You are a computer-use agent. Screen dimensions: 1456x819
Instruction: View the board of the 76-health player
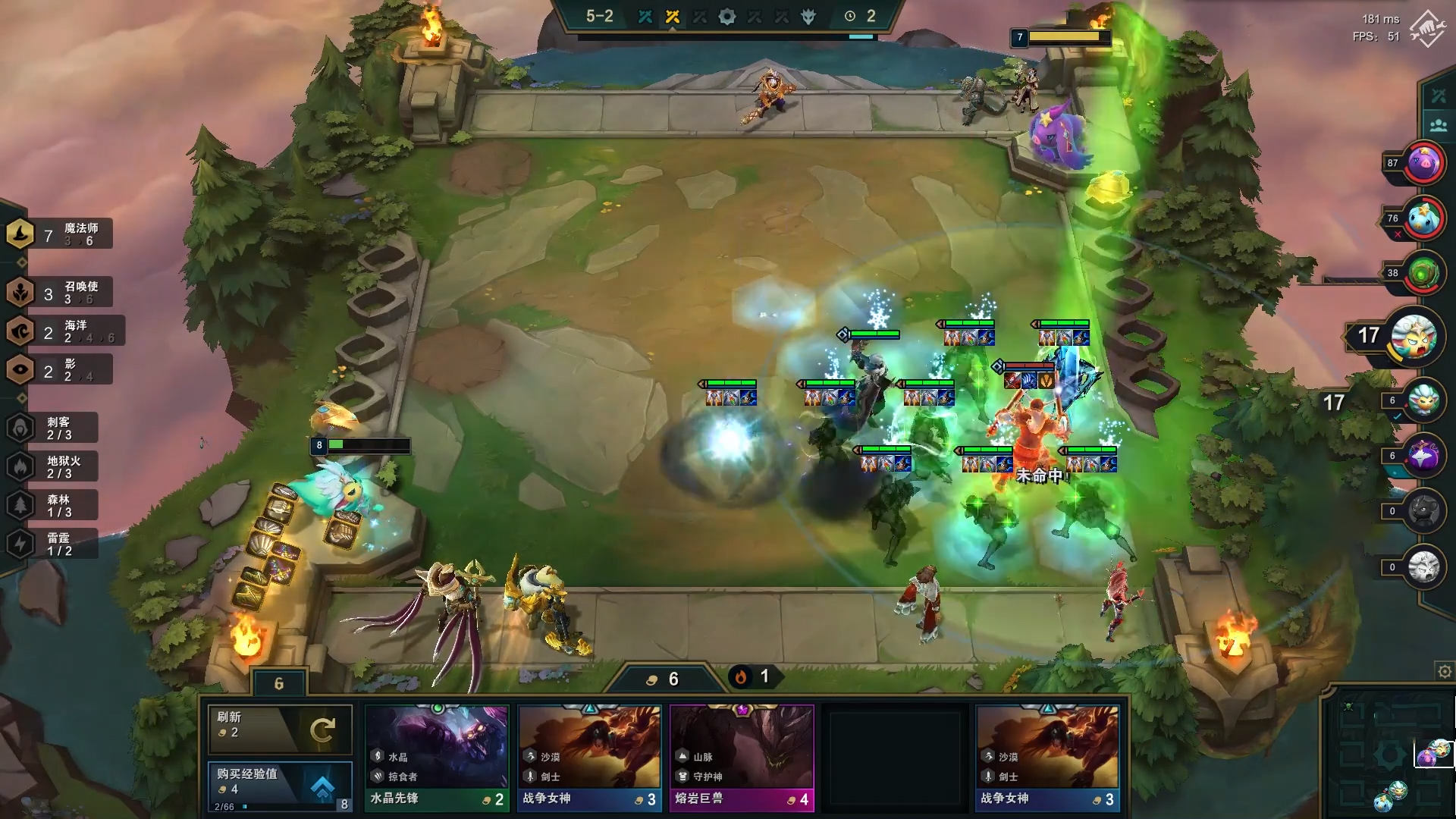point(1423,218)
